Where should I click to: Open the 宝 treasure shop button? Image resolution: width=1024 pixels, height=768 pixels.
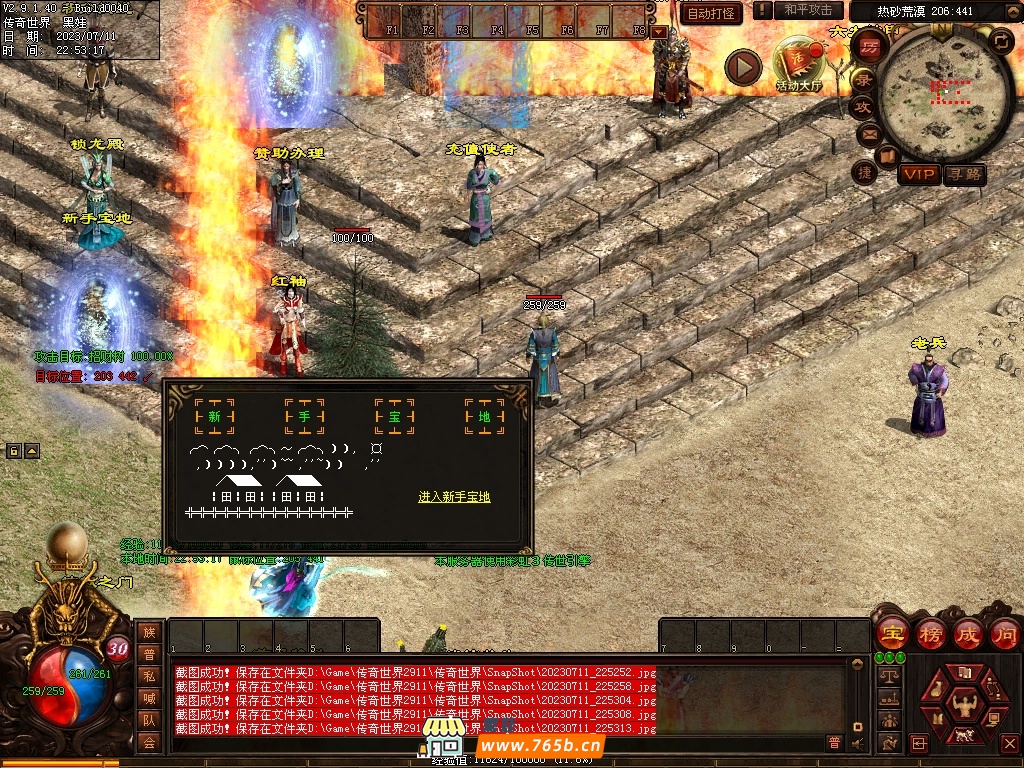(x=892, y=633)
